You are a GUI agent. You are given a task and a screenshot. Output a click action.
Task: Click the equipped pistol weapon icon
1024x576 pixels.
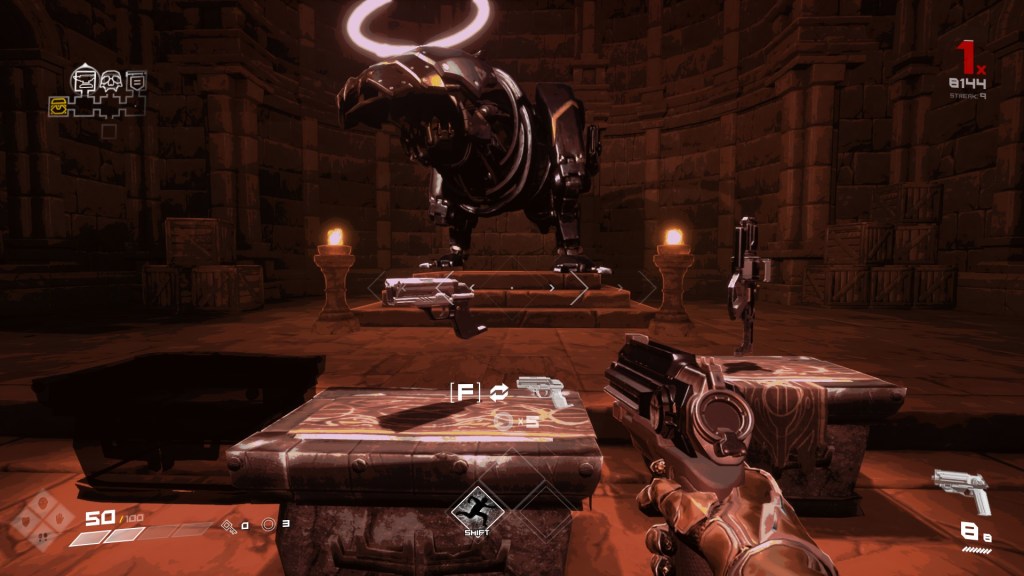[x=960, y=490]
